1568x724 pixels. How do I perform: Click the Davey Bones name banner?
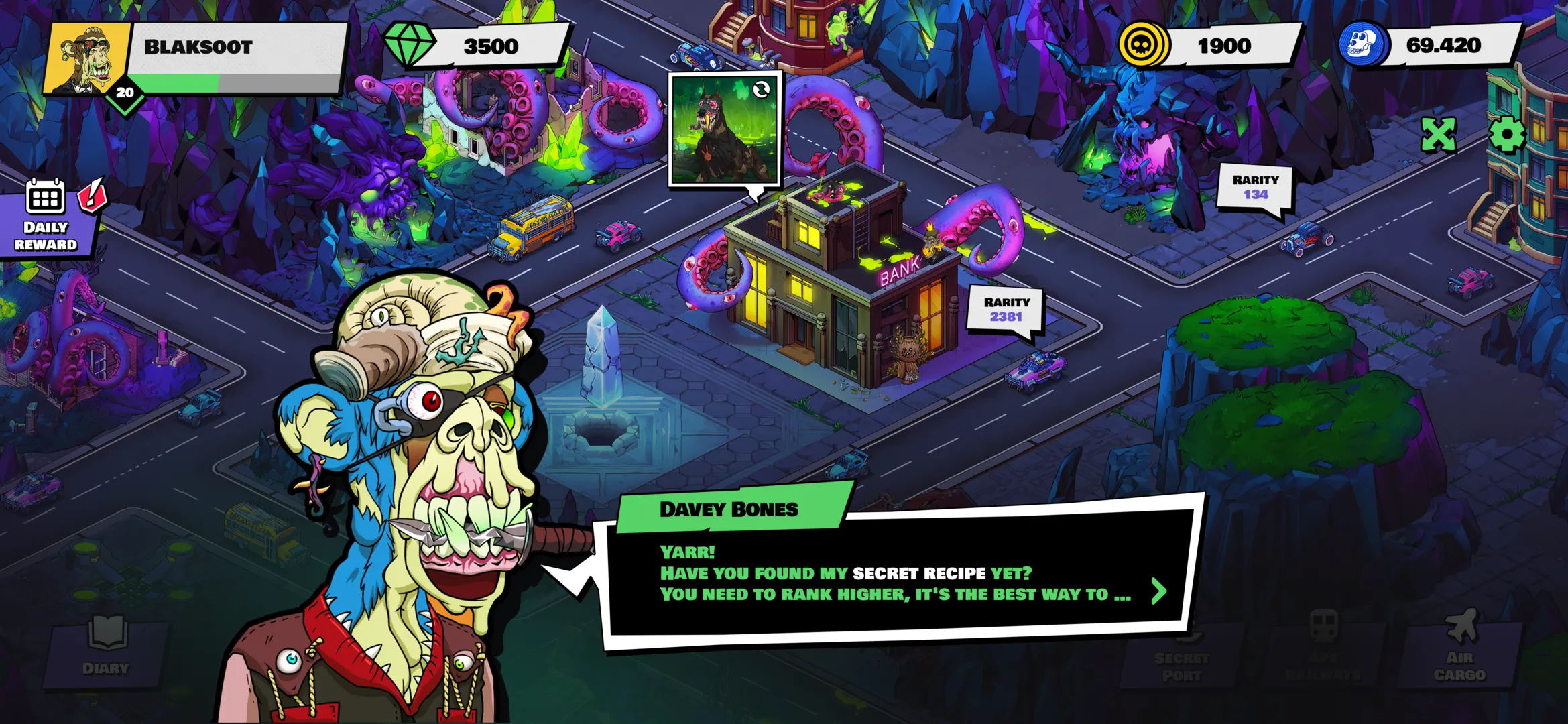click(x=729, y=509)
